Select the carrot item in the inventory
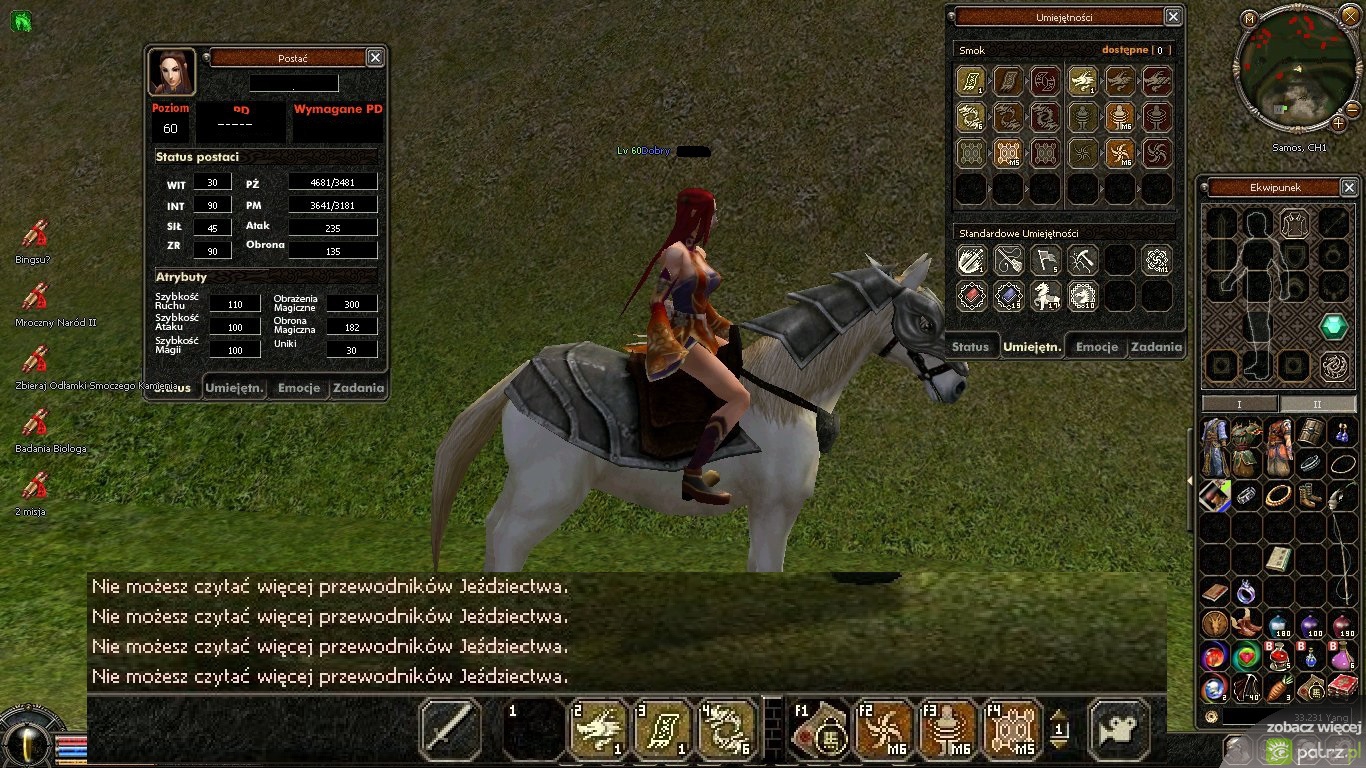This screenshot has width=1366, height=768. [1279, 687]
